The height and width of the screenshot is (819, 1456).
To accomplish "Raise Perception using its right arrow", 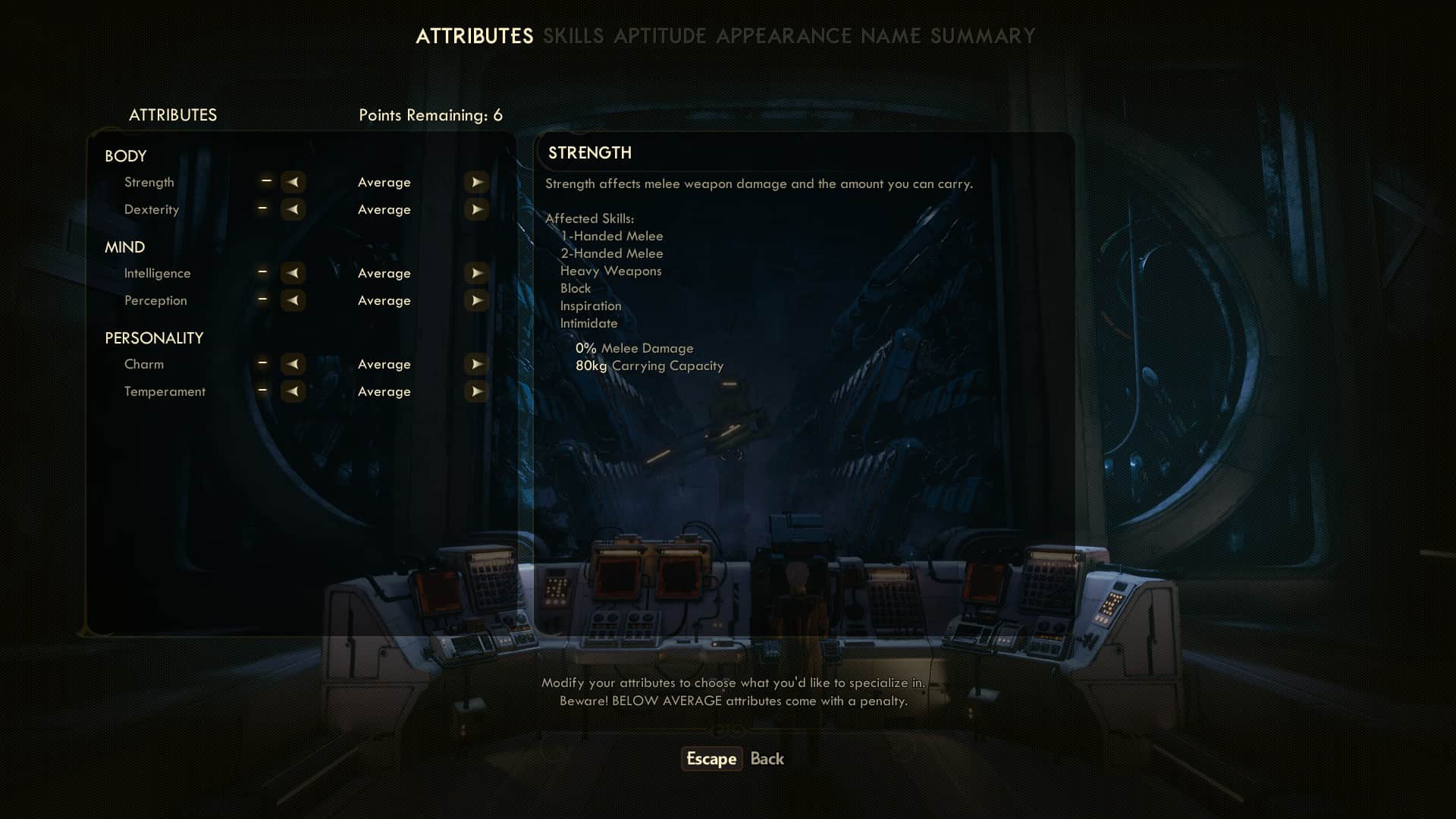I will [476, 300].
